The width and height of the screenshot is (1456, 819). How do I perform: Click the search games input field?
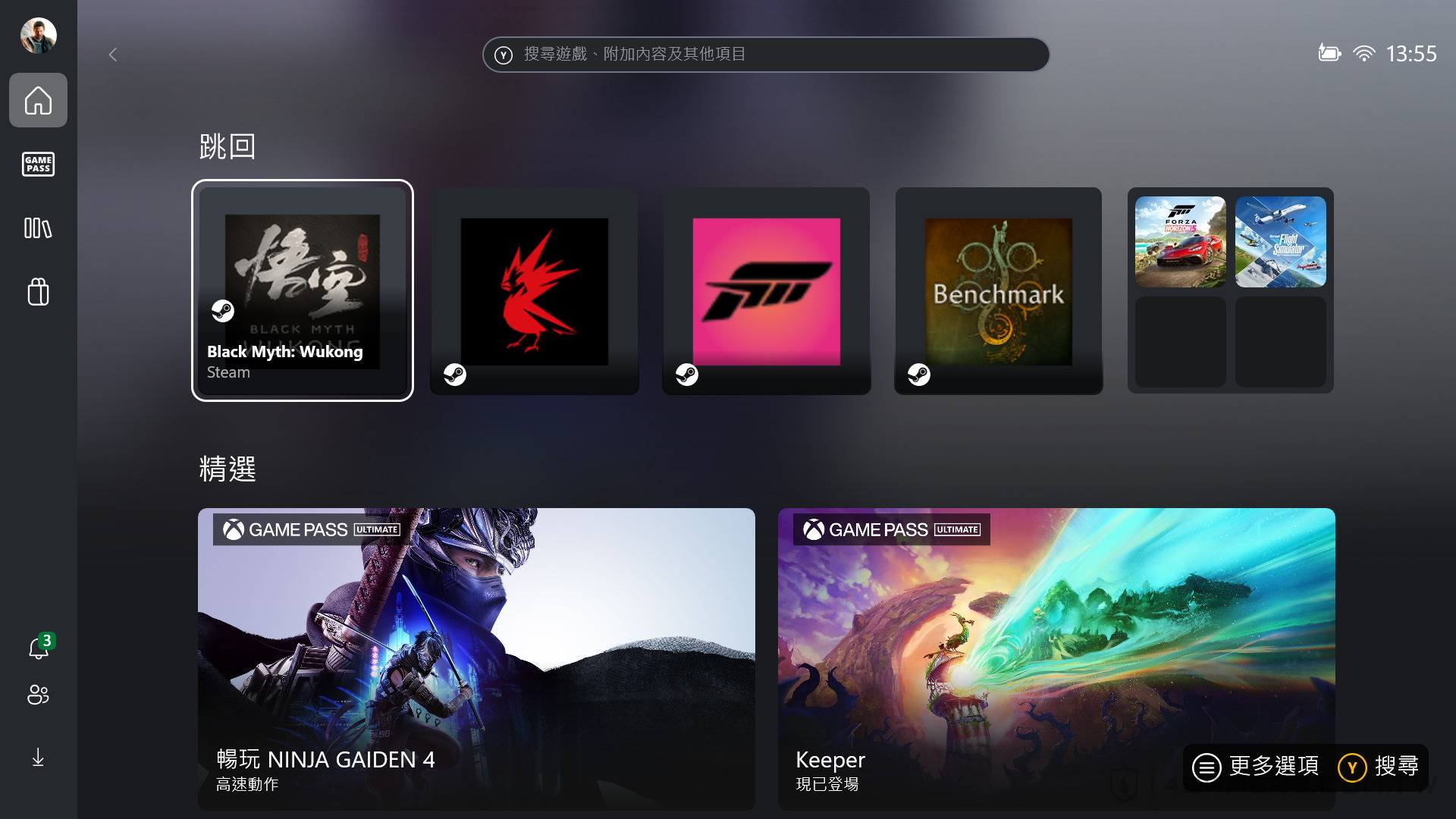pos(766,54)
